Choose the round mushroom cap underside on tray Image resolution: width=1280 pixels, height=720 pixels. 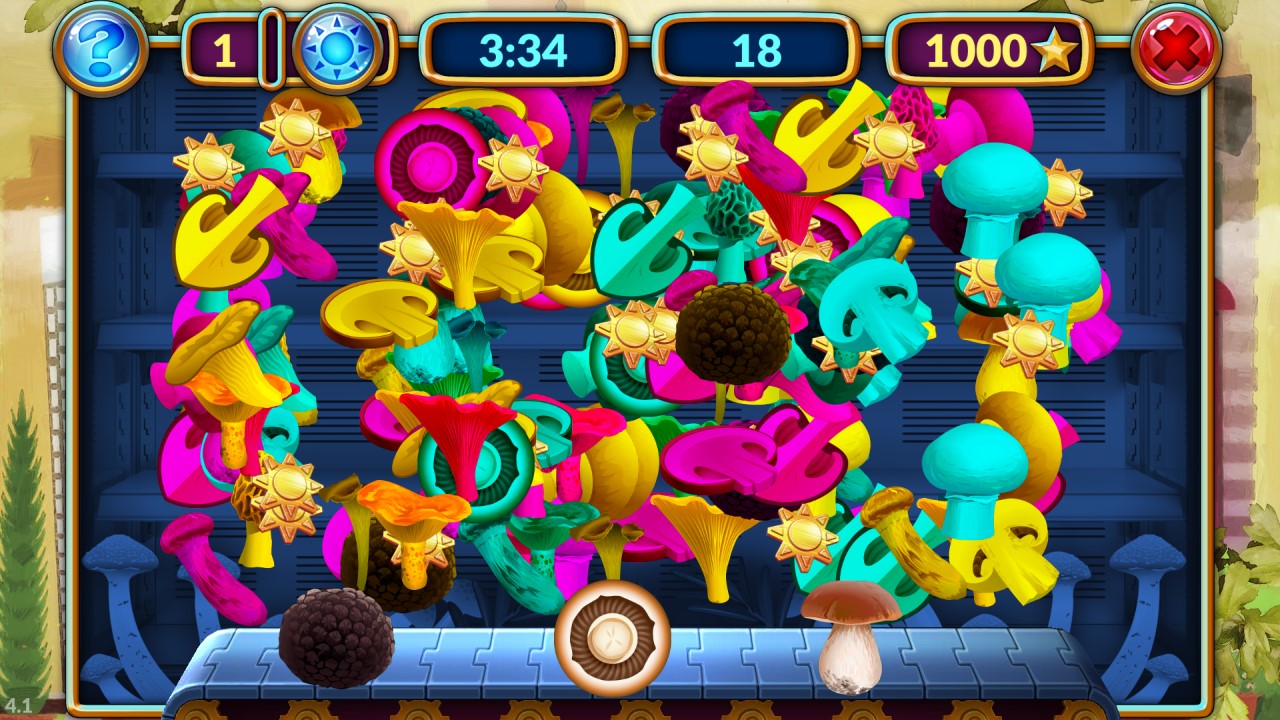(x=612, y=638)
